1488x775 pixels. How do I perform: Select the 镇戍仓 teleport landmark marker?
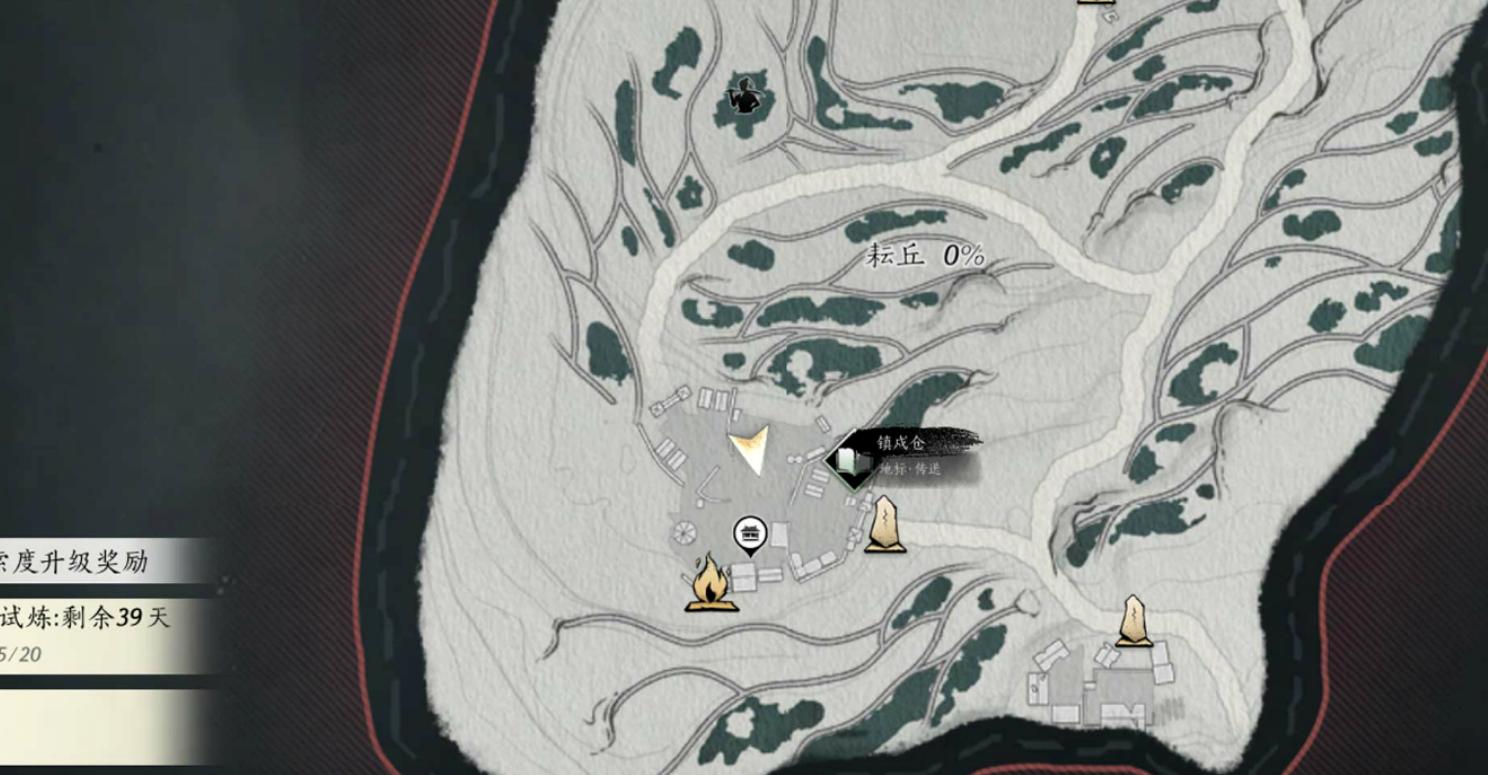[851, 460]
